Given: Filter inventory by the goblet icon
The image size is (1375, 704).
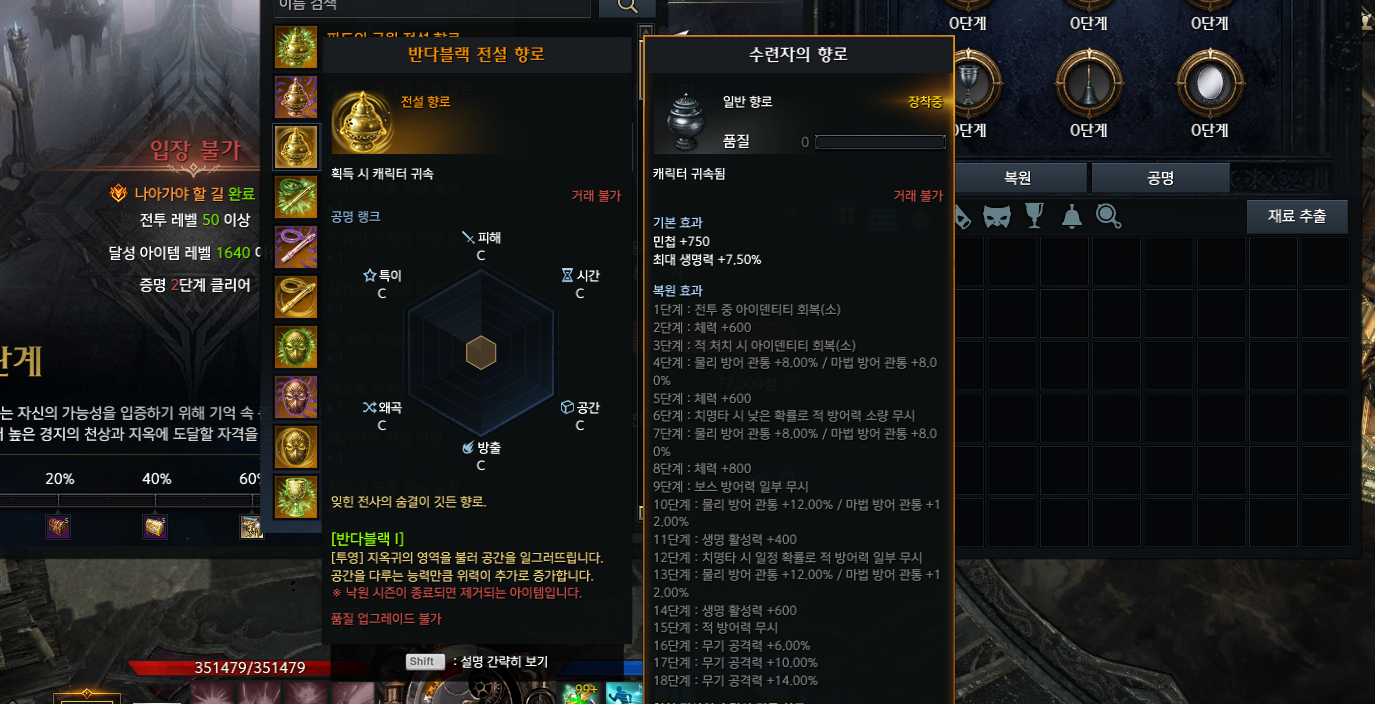Looking at the screenshot, I should click(1034, 216).
